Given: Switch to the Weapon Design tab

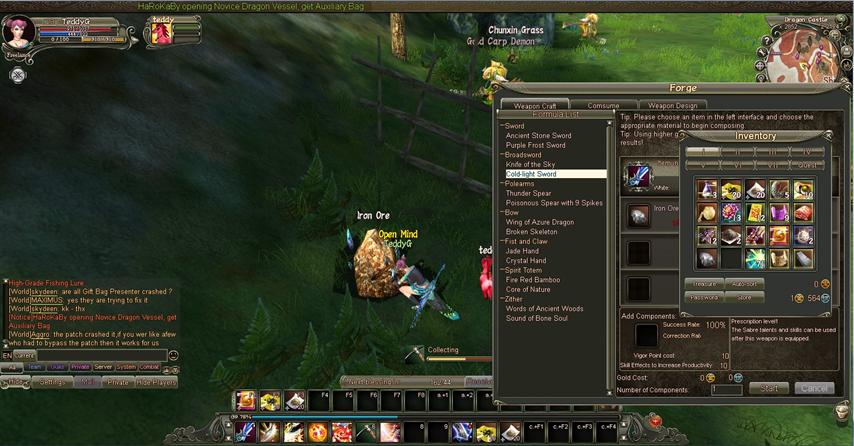Looking at the screenshot, I should pyautogui.click(x=672, y=105).
